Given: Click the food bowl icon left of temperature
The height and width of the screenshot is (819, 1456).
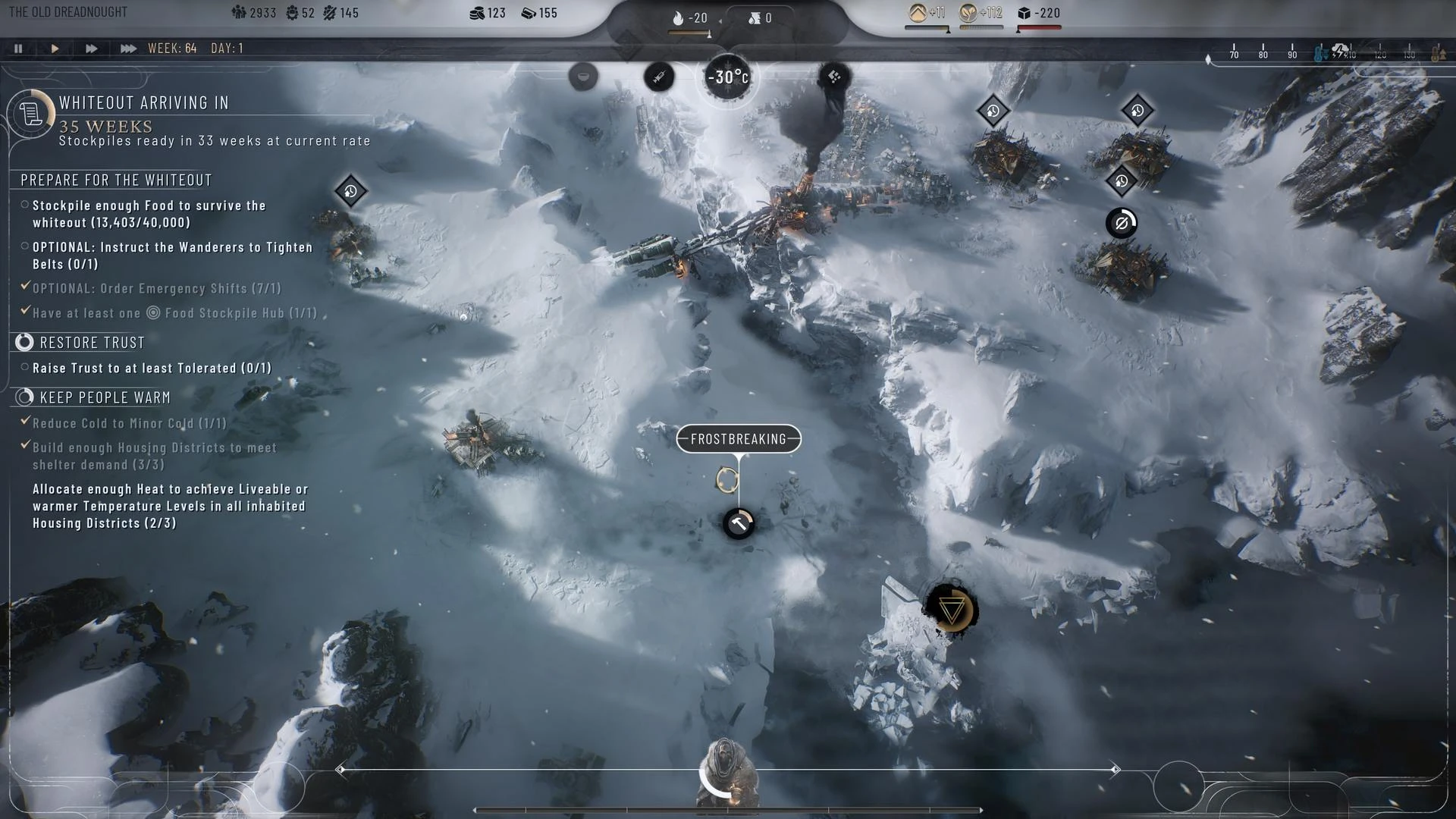Looking at the screenshot, I should pos(582,76).
